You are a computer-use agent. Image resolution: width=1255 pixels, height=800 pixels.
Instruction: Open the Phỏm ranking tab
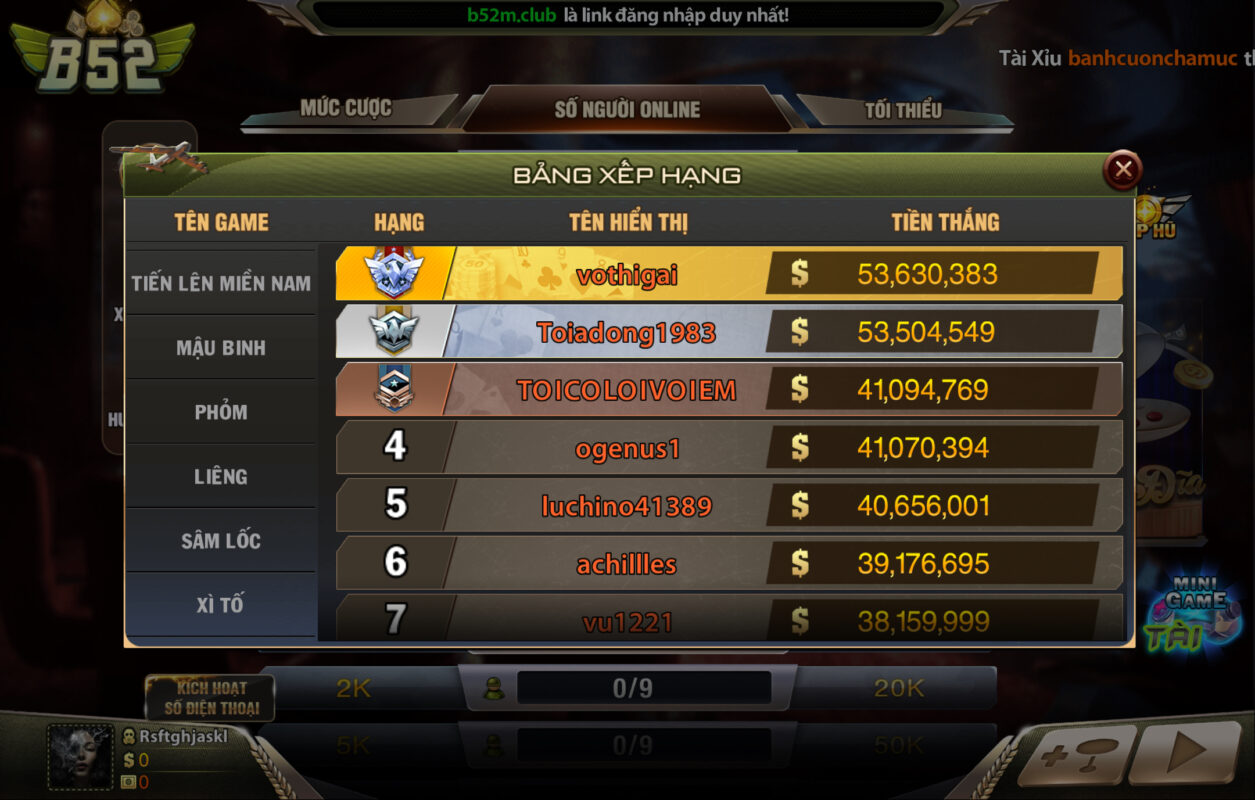tap(221, 412)
